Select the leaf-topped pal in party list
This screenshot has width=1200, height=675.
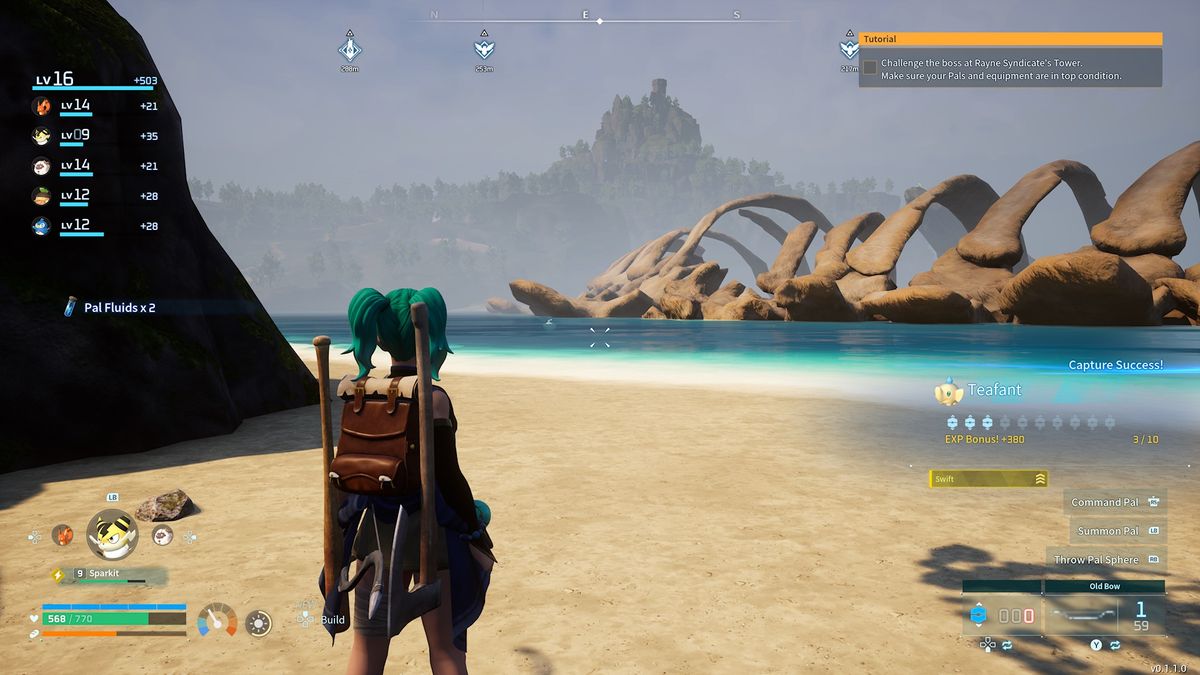pos(41,196)
